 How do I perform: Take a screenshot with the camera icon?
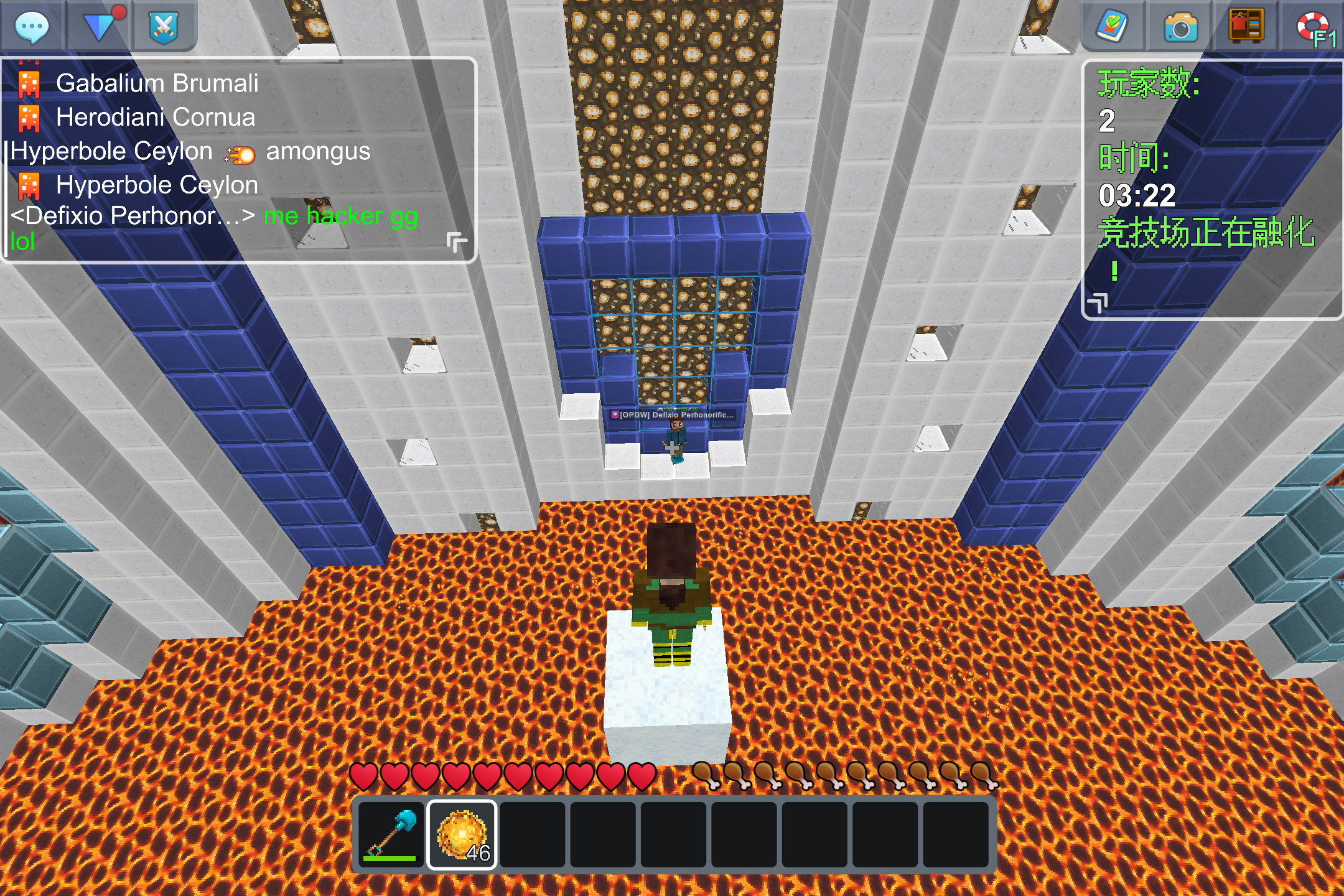(1180, 28)
